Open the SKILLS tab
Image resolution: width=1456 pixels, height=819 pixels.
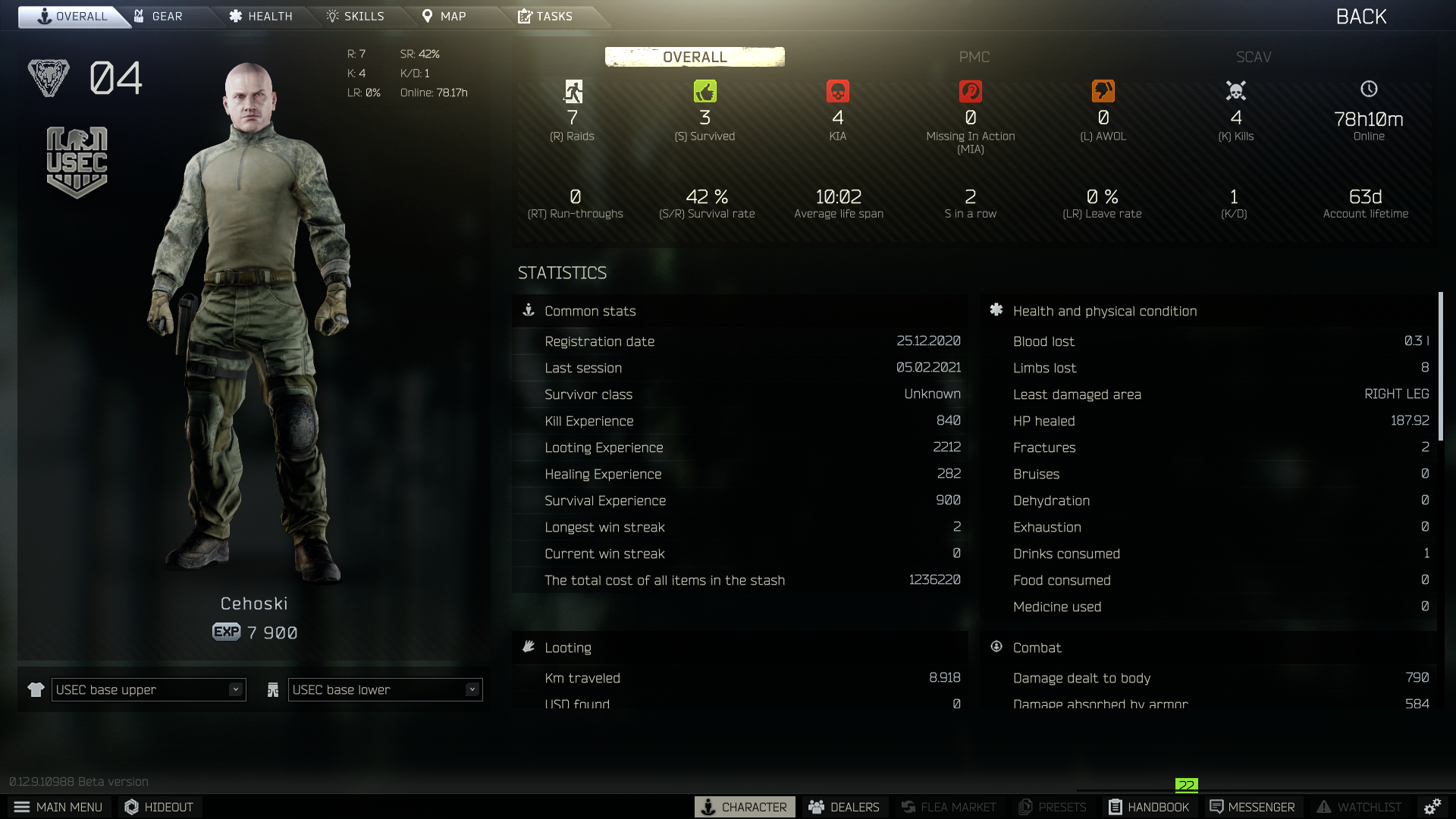point(354,16)
